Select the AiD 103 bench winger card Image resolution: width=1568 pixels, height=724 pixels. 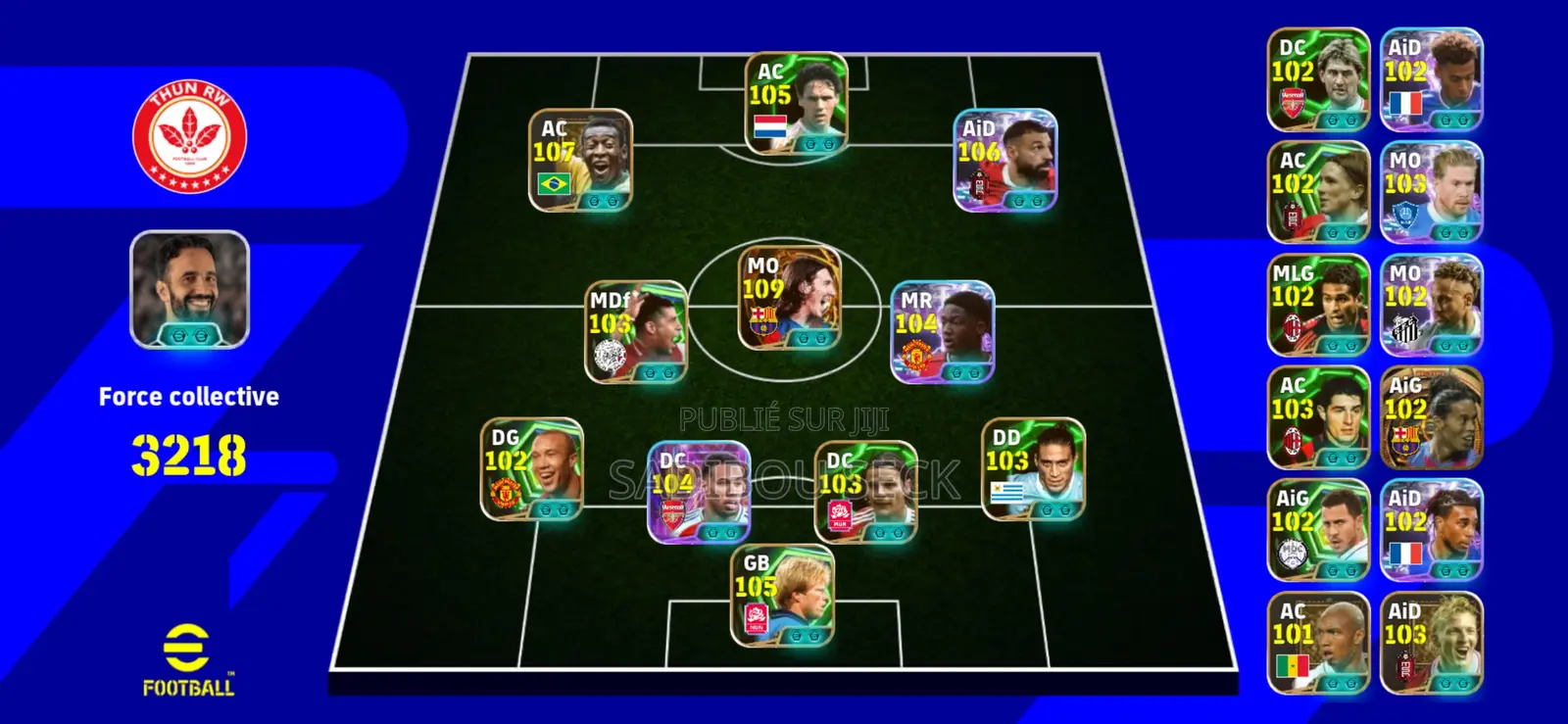click(x=1431, y=643)
